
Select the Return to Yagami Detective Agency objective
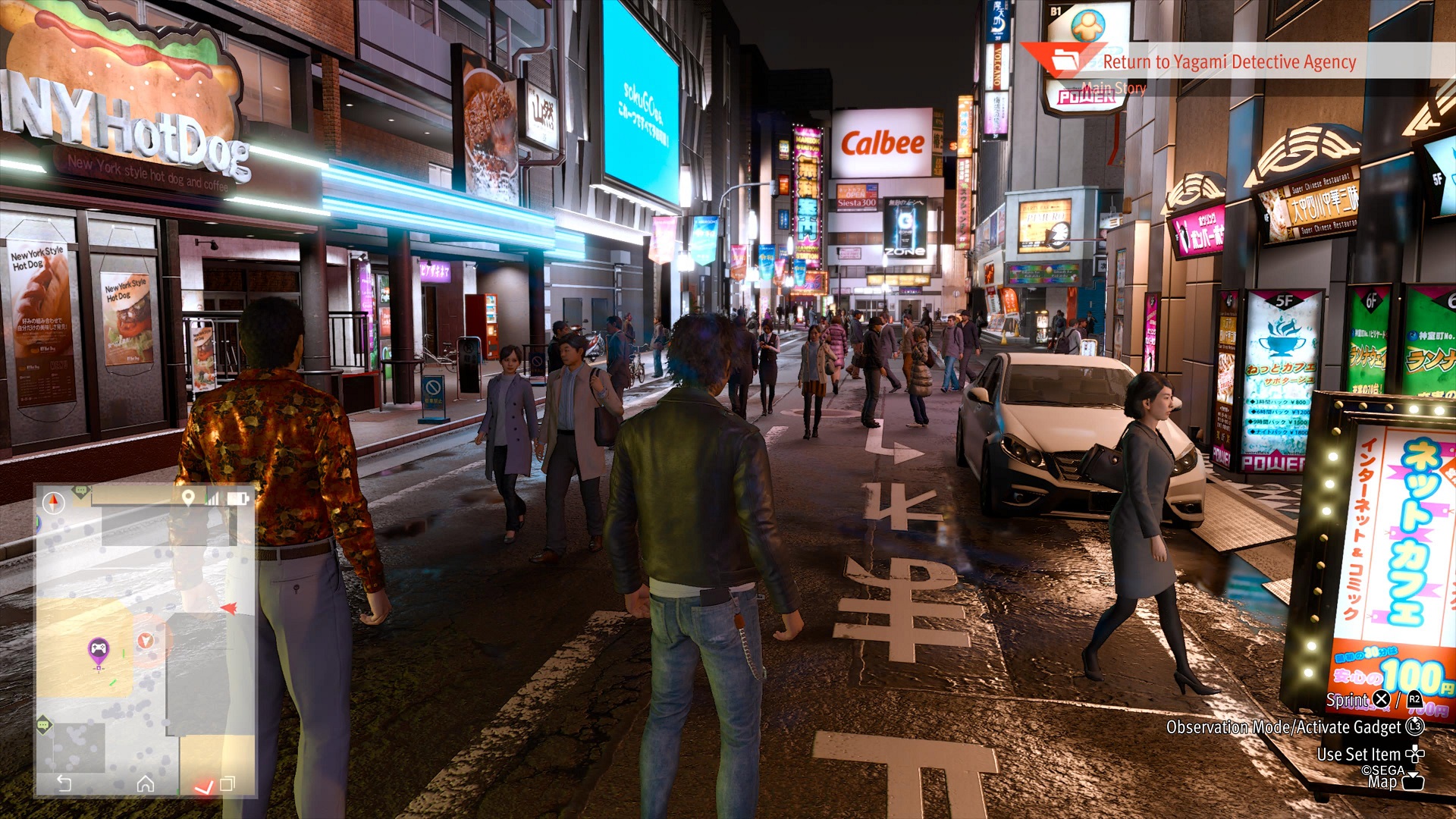(1228, 62)
